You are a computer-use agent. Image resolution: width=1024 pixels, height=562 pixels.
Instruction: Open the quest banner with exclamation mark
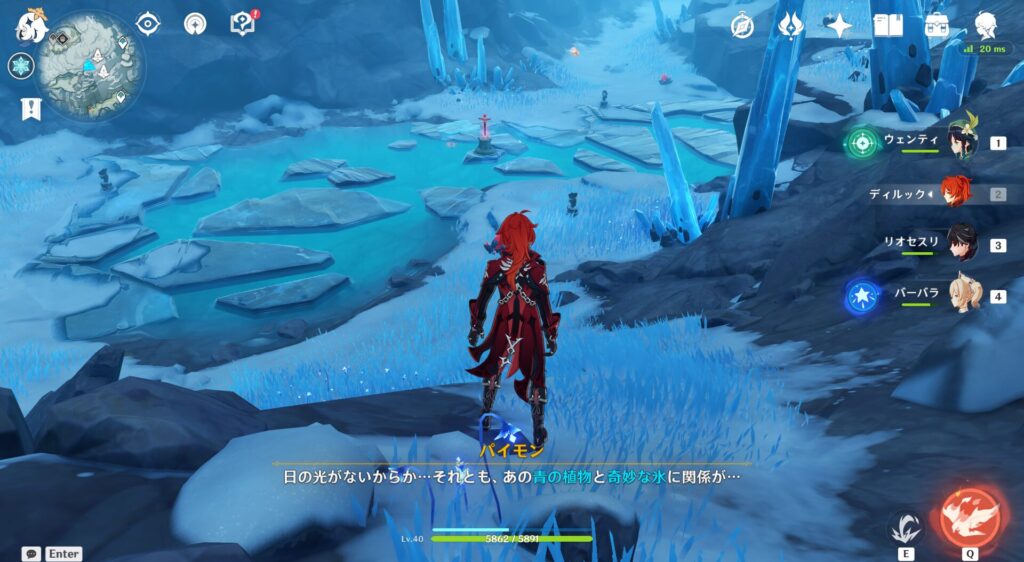click(x=29, y=109)
